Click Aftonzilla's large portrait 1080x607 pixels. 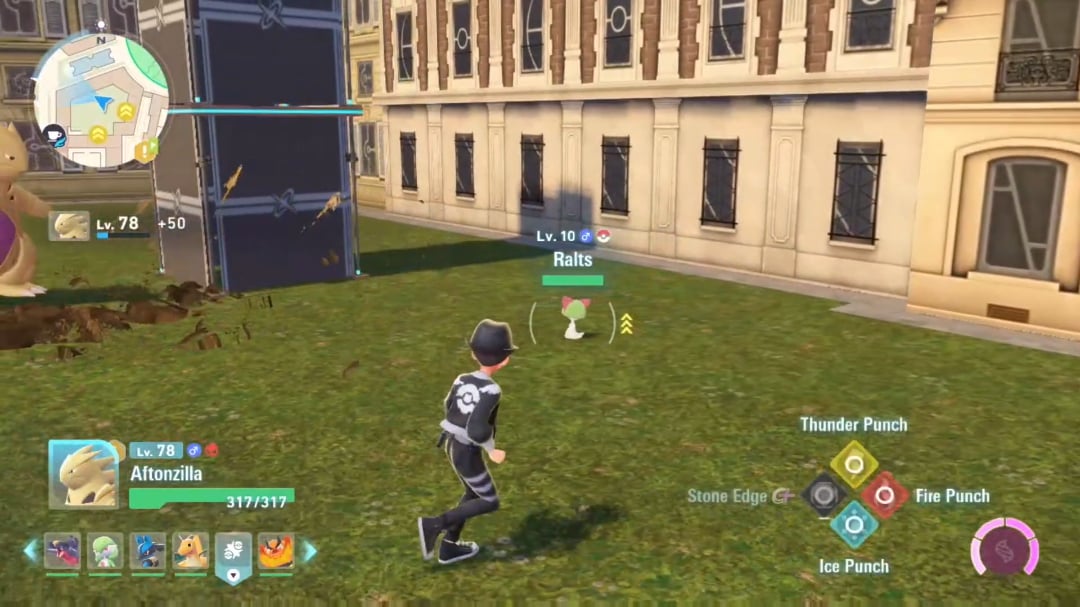[83, 474]
